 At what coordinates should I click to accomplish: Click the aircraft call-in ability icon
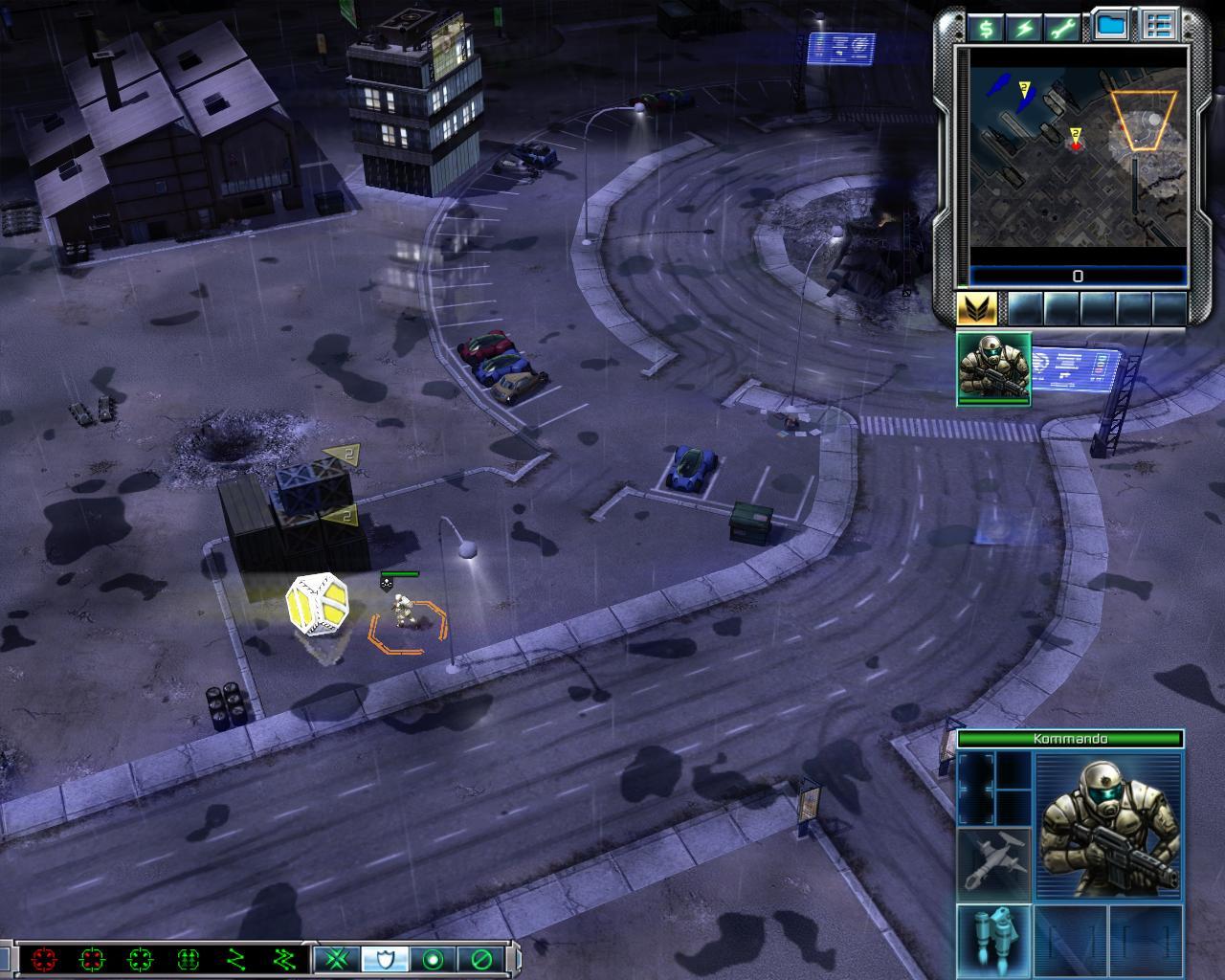point(993,862)
